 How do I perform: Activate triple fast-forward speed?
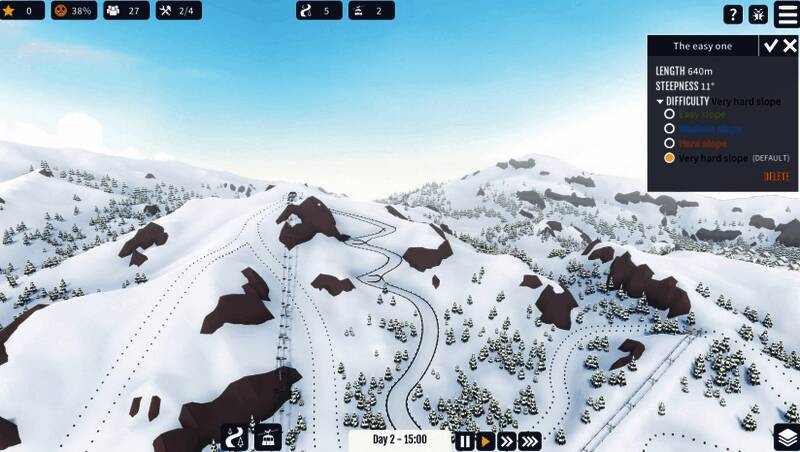coord(530,440)
